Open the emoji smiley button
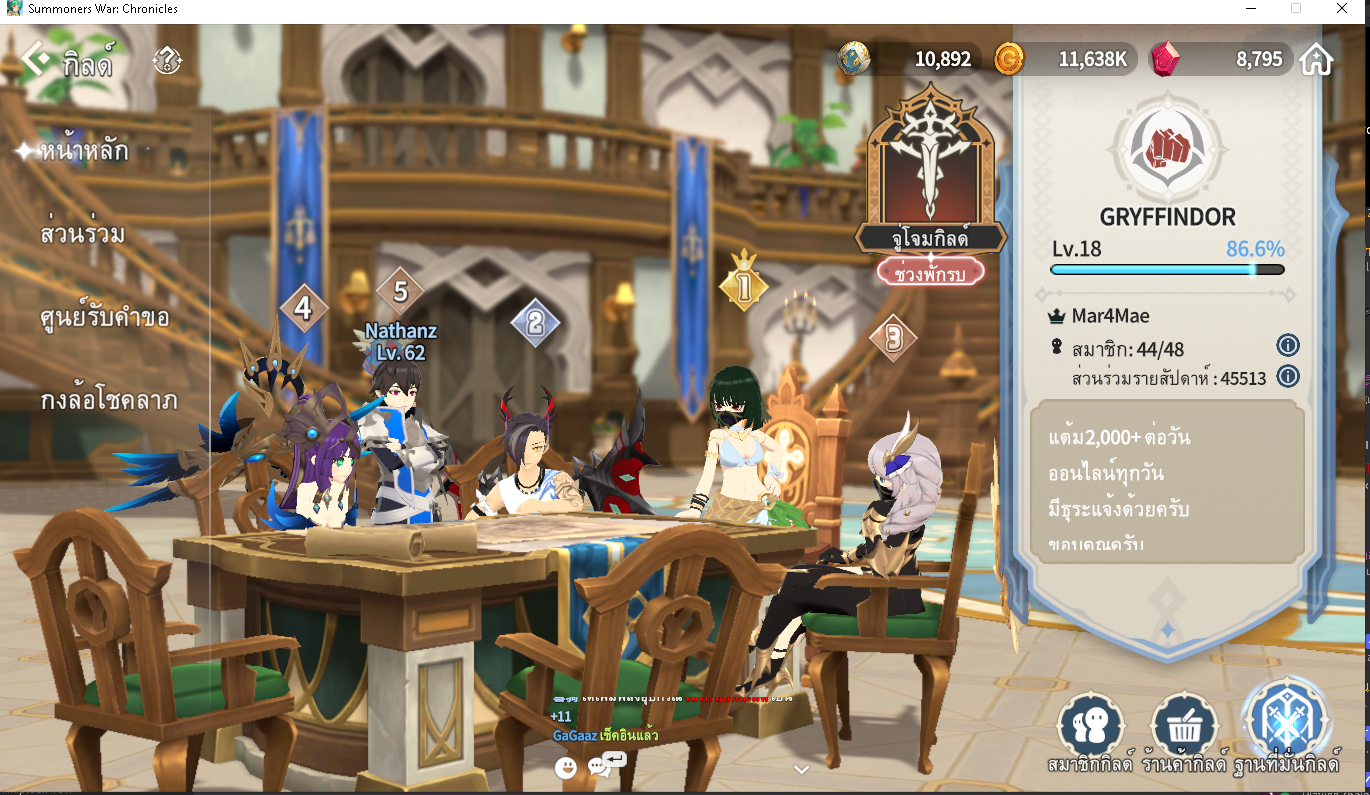The height and width of the screenshot is (795, 1370). tap(566, 767)
